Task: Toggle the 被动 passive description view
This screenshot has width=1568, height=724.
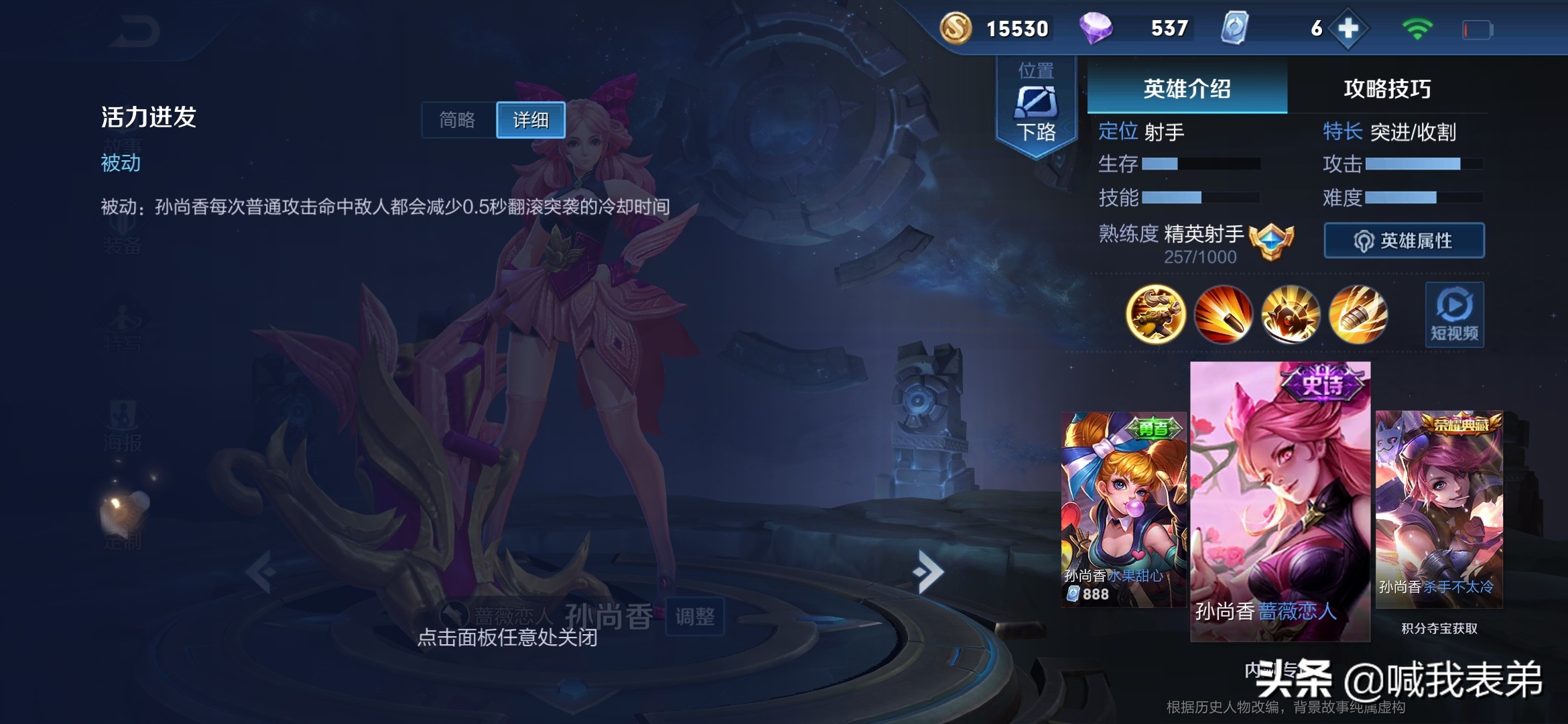Action: tap(121, 164)
